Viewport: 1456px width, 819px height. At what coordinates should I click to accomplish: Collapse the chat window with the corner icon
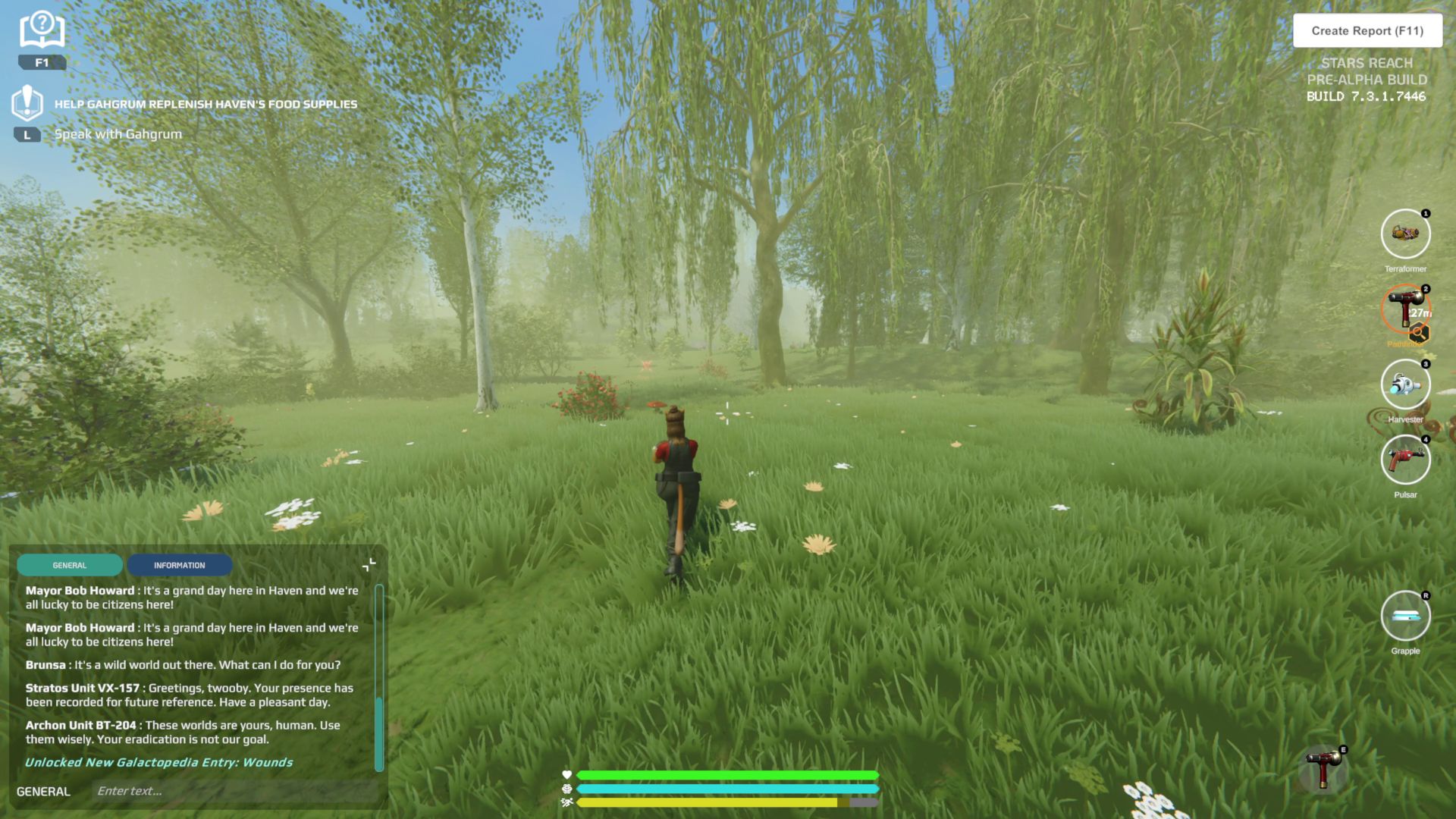(369, 565)
